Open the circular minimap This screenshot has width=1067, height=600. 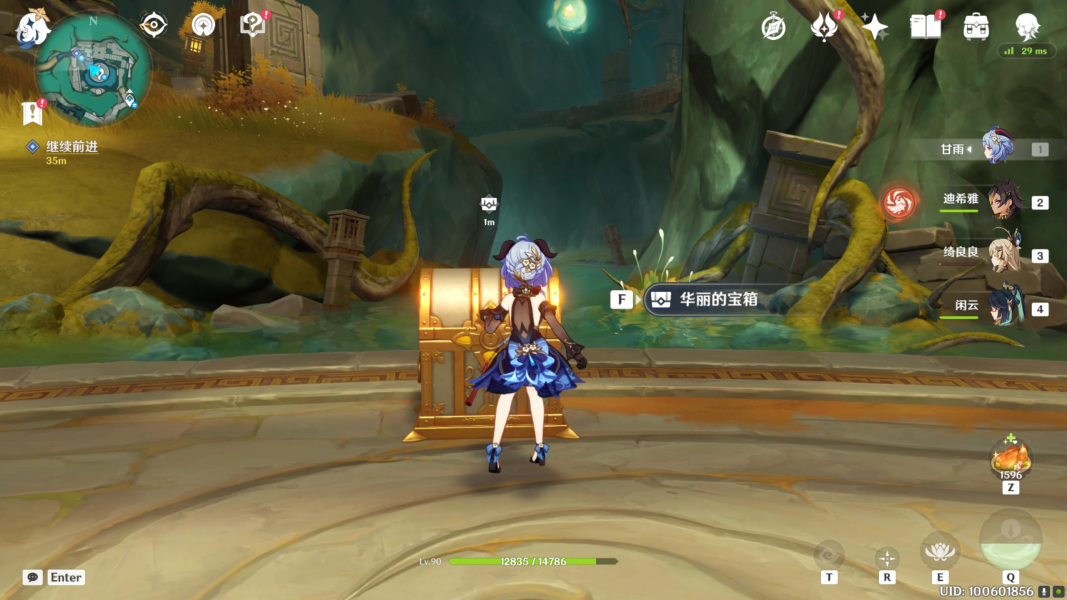[94, 70]
